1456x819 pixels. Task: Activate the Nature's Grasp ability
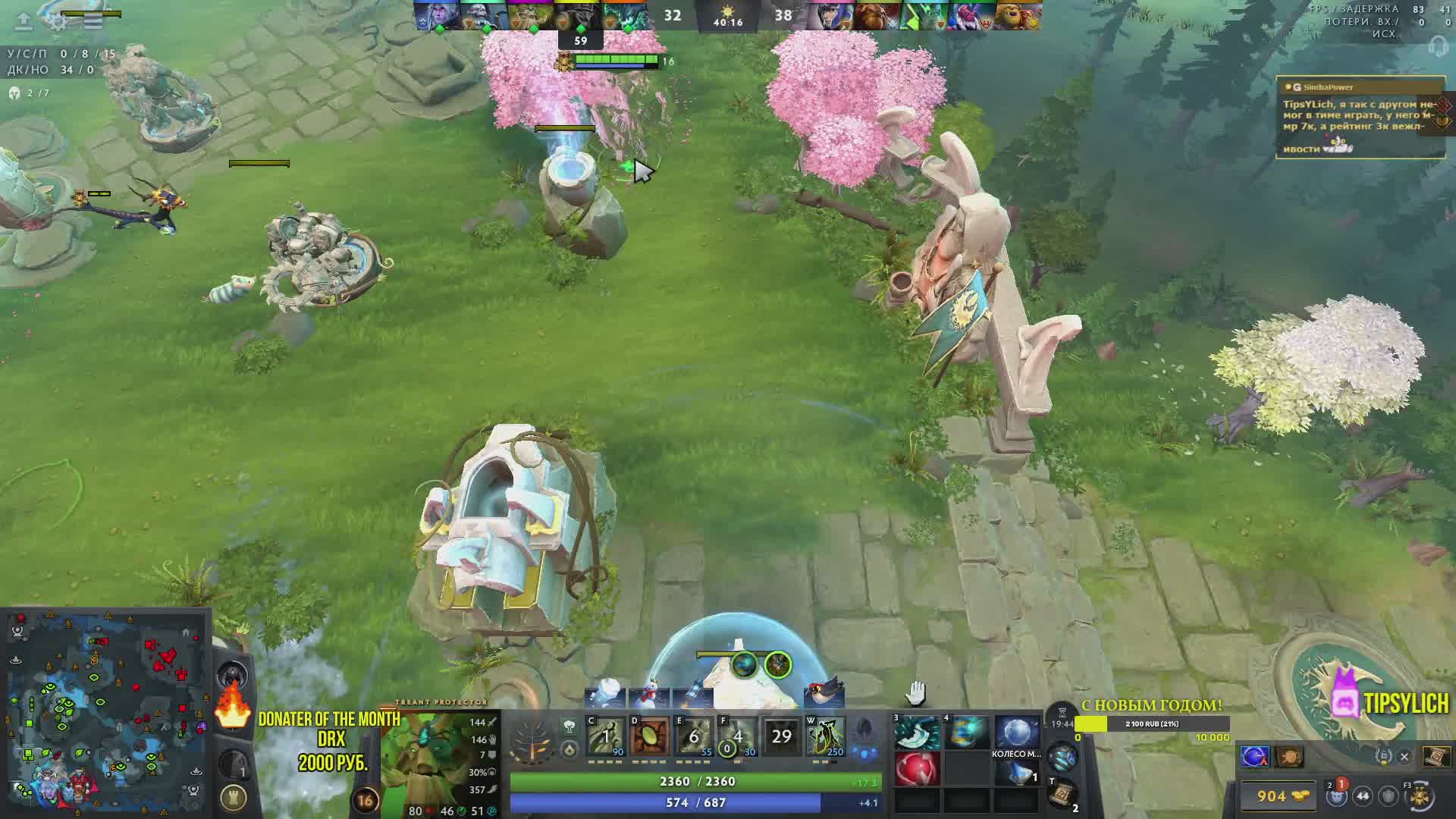click(606, 736)
